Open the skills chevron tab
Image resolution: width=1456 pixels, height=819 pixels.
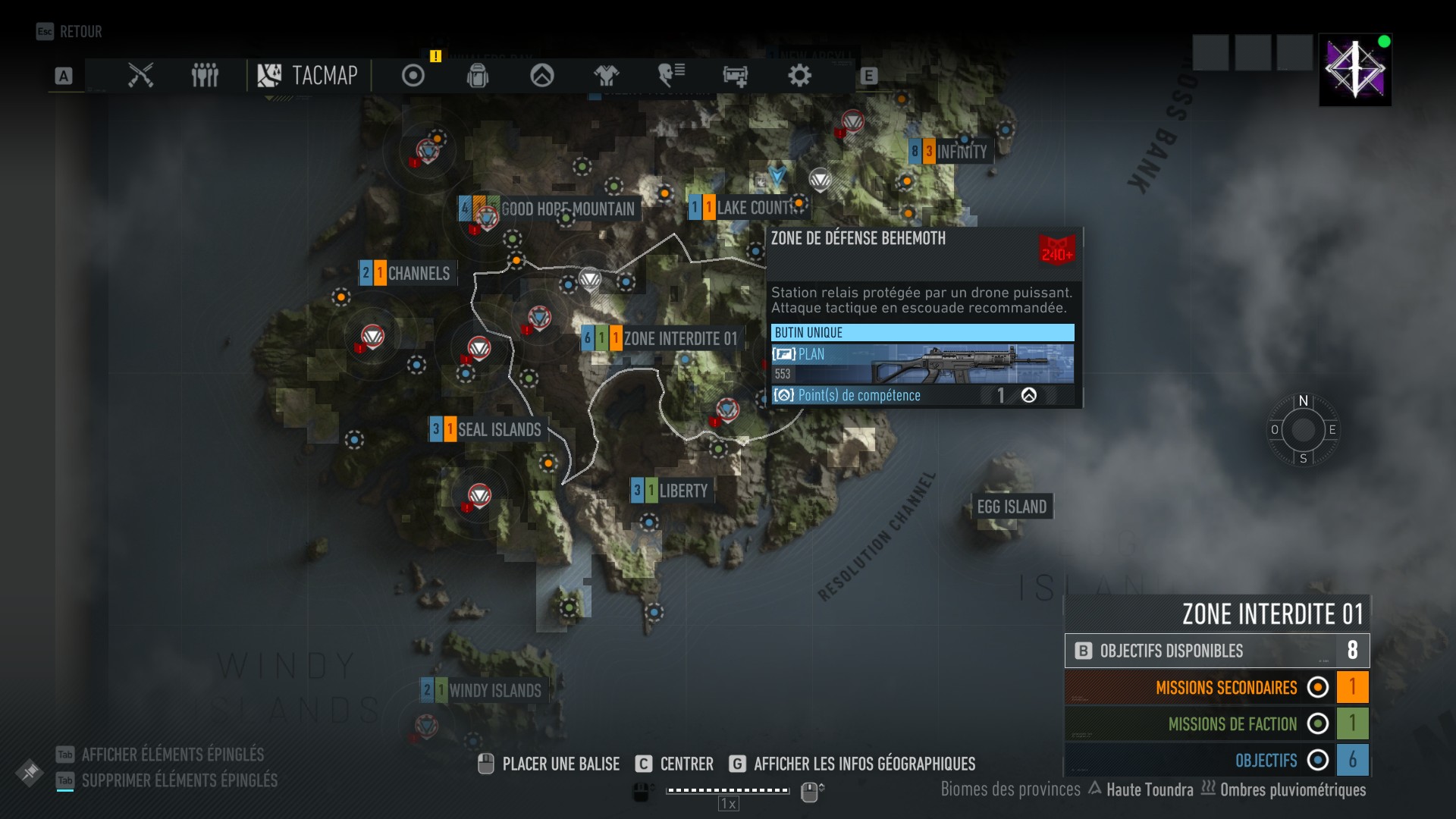542,76
